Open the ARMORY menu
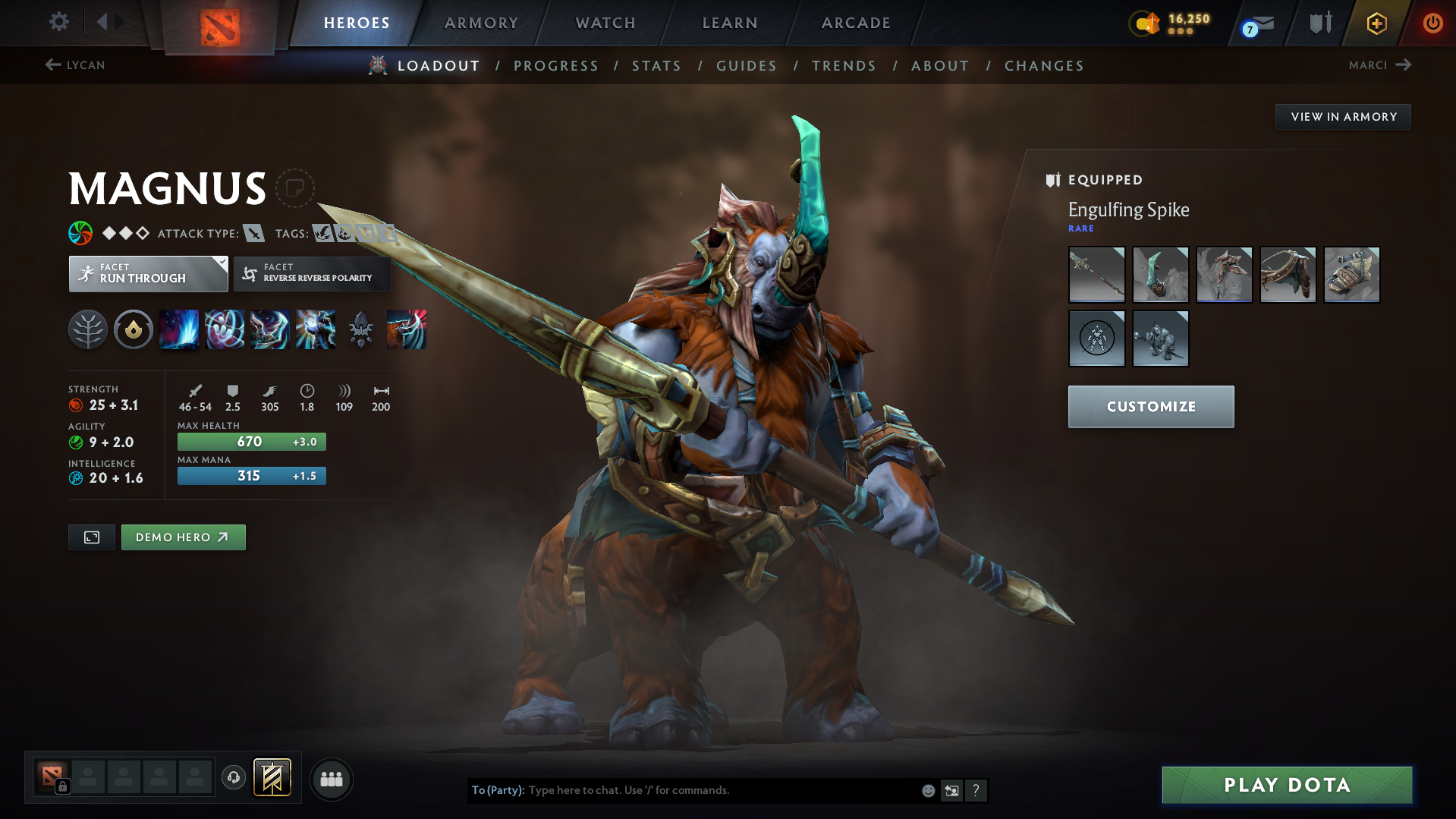Viewport: 1456px width, 819px height. click(x=481, y=23)
